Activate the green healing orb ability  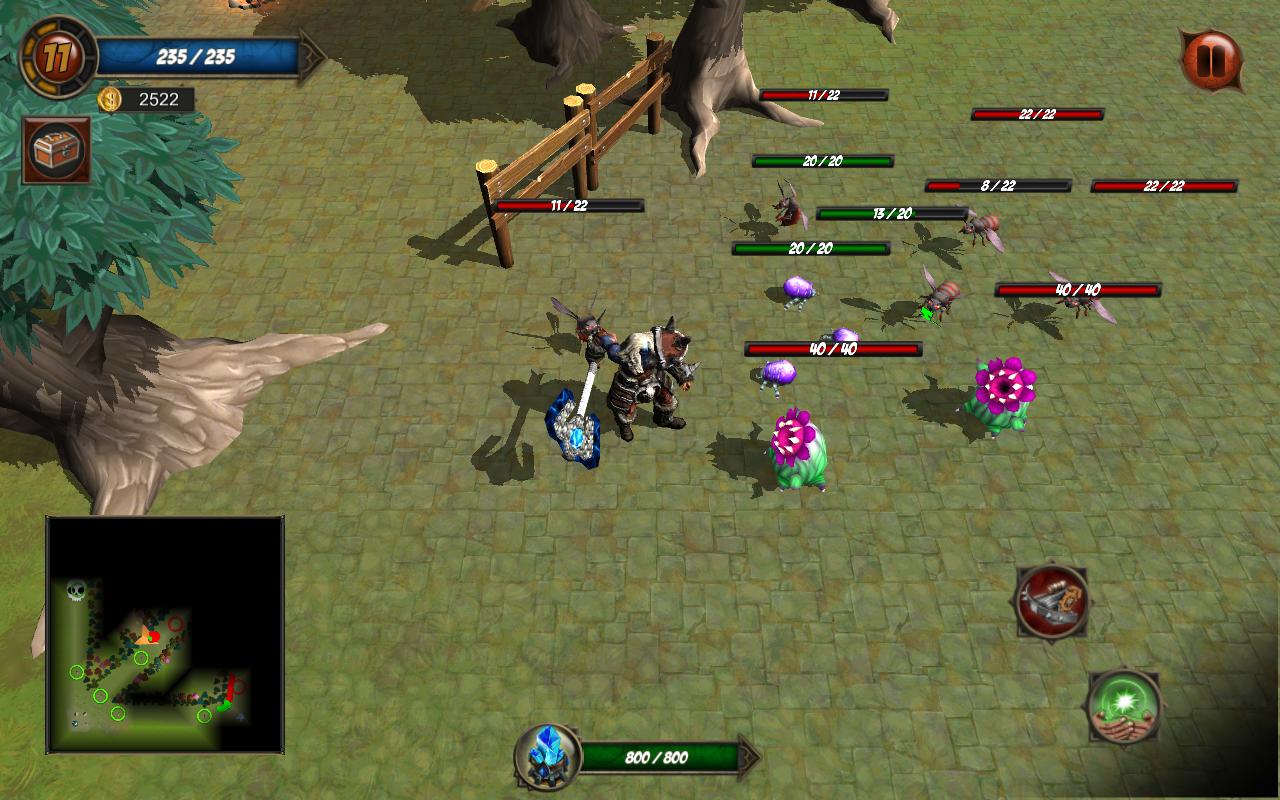[1124, 706]
